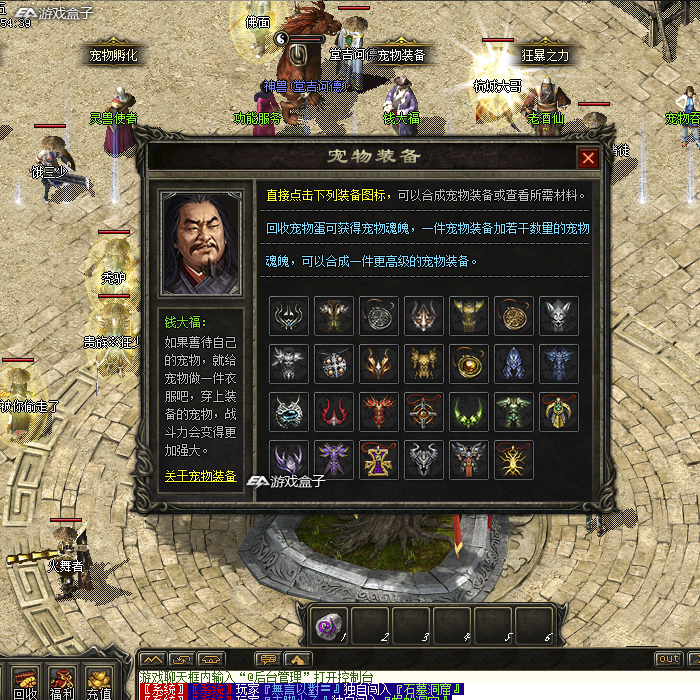Select the golden swirl amulet icon

tap(513, 315)
